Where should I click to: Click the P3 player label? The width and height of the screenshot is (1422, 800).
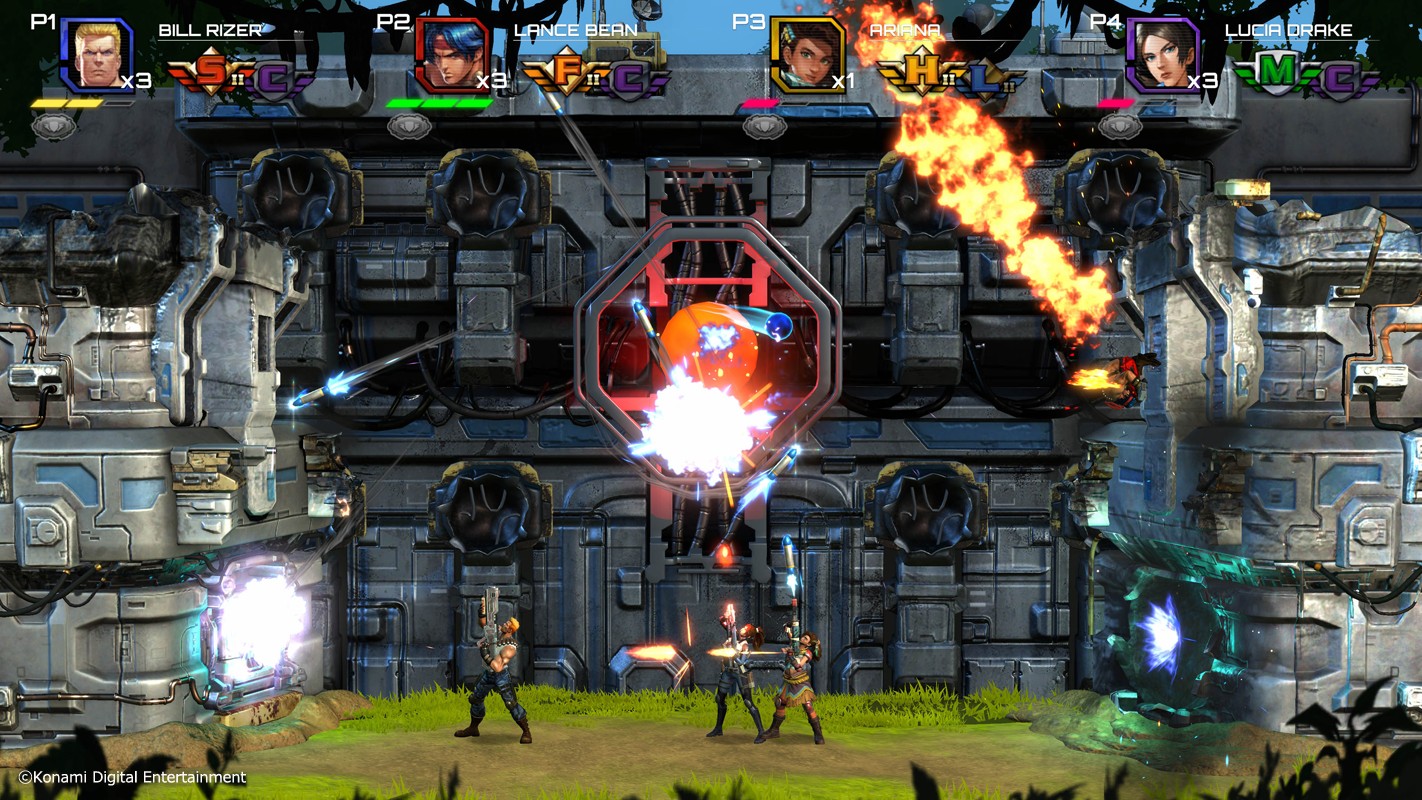click(749, 20)
